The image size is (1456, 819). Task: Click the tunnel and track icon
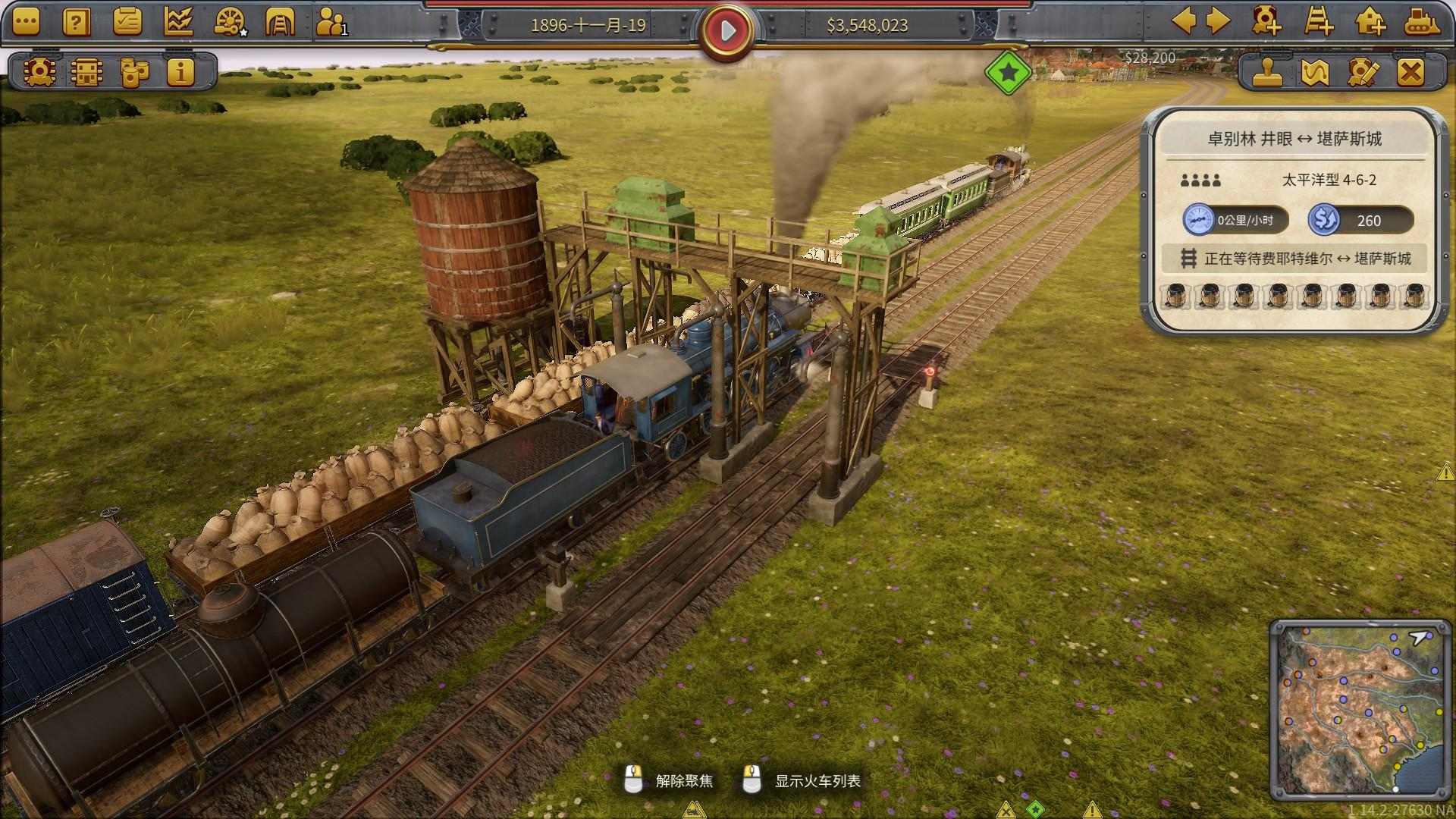click(279, 22)
